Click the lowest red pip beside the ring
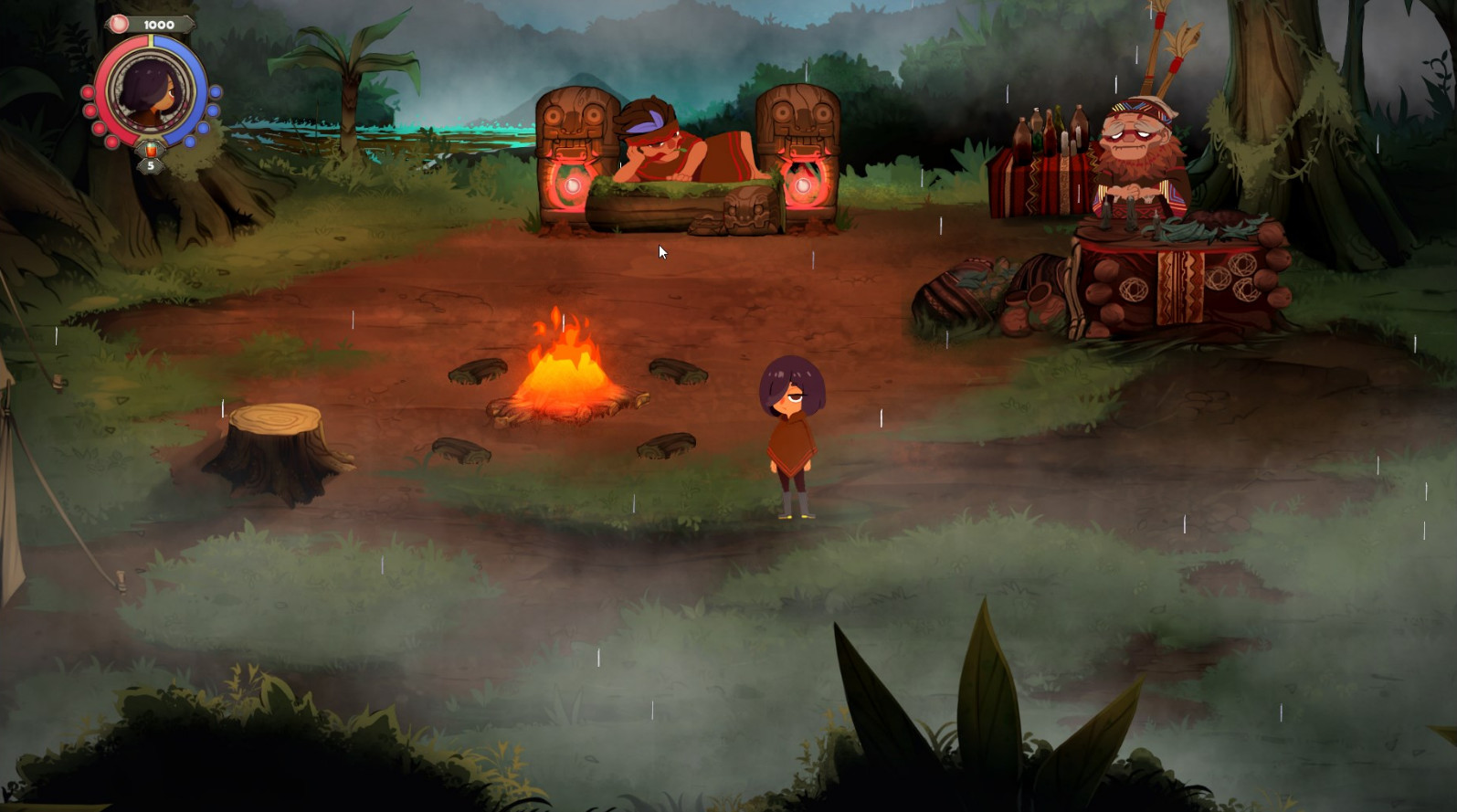 click(111, 142)
